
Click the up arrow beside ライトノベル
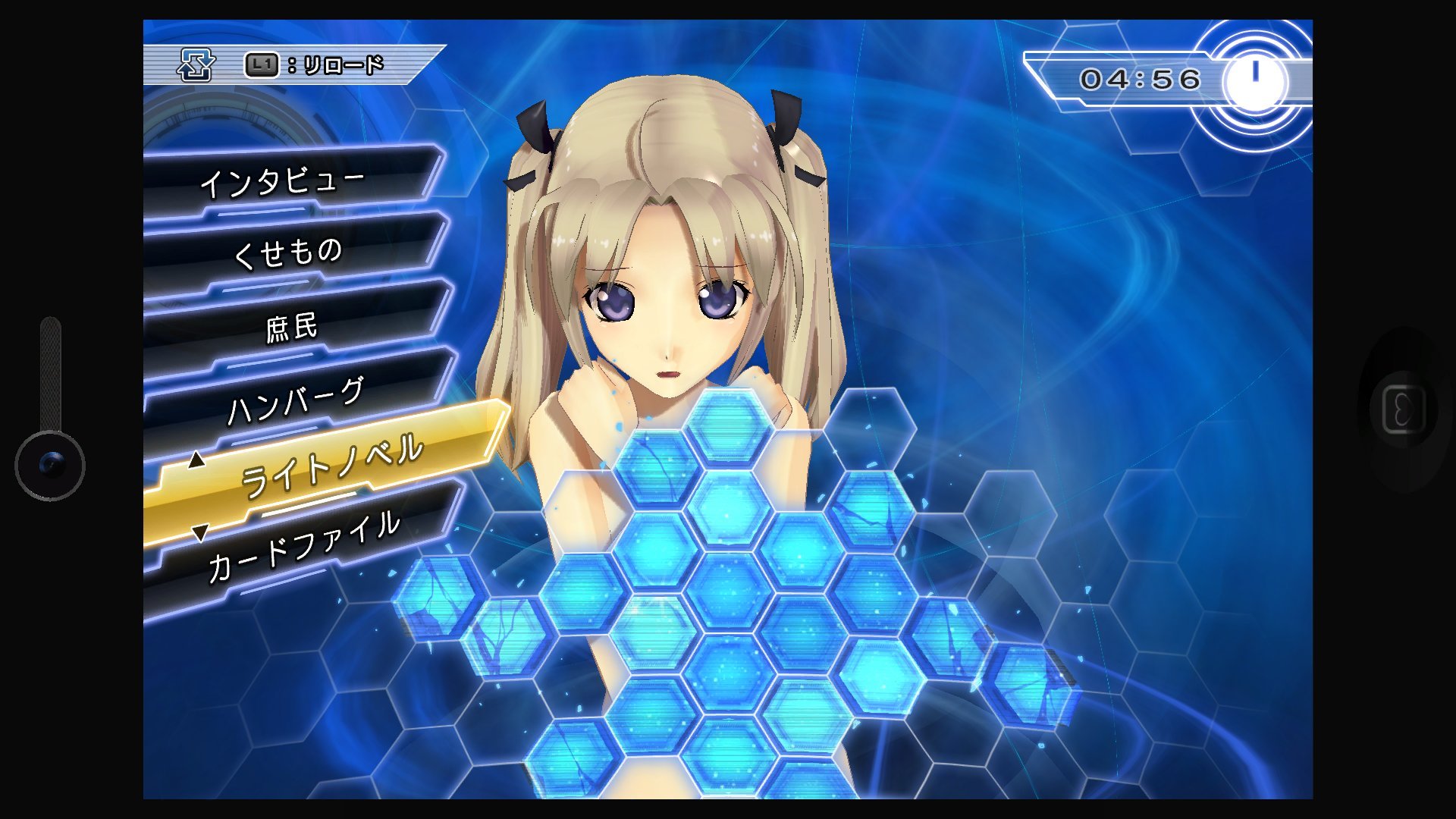tap(196, 460)
